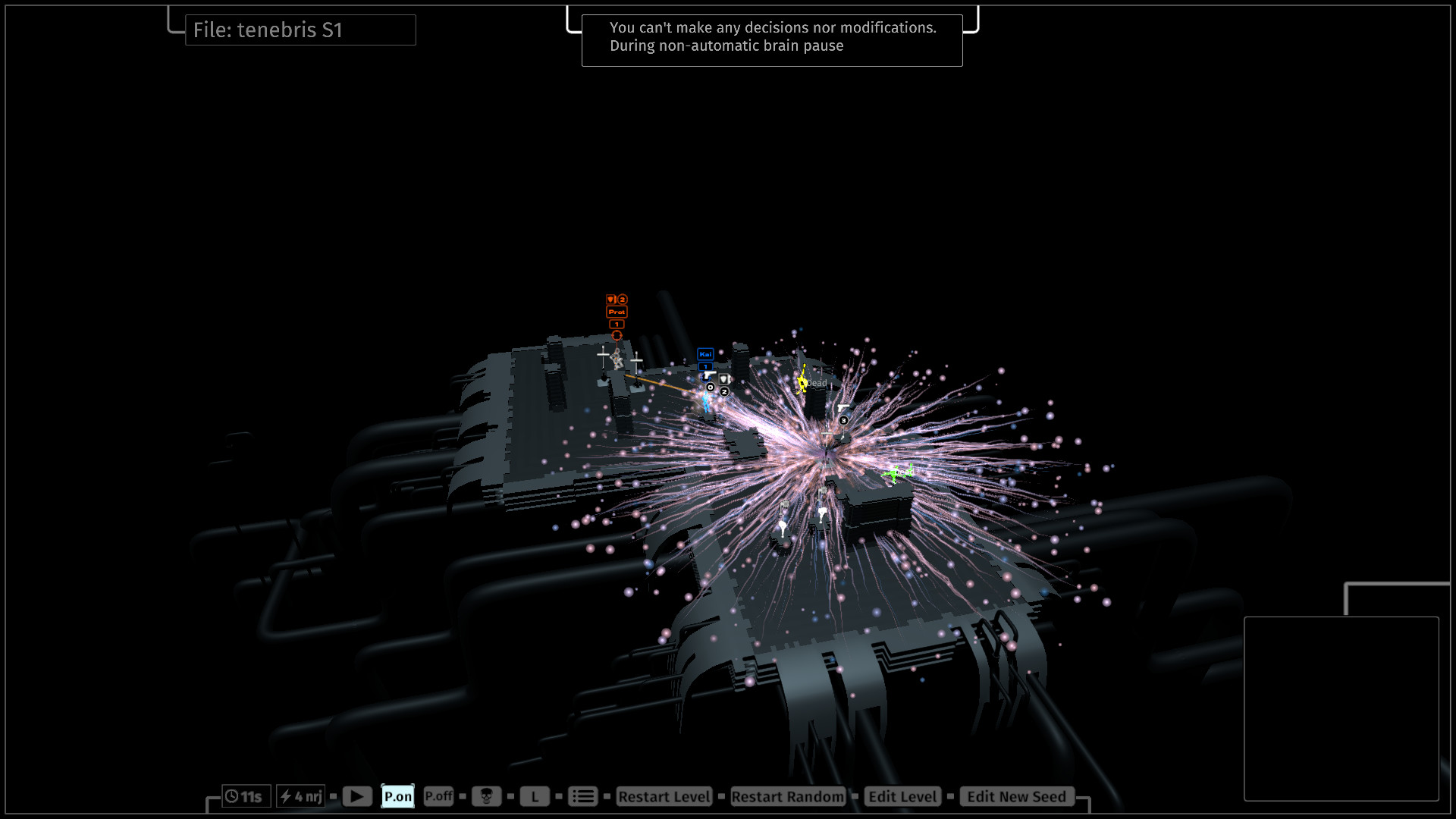Expand the badge numbered 2 next to Kai
This screenshot has height=819, width=1456.
(724, 391)
